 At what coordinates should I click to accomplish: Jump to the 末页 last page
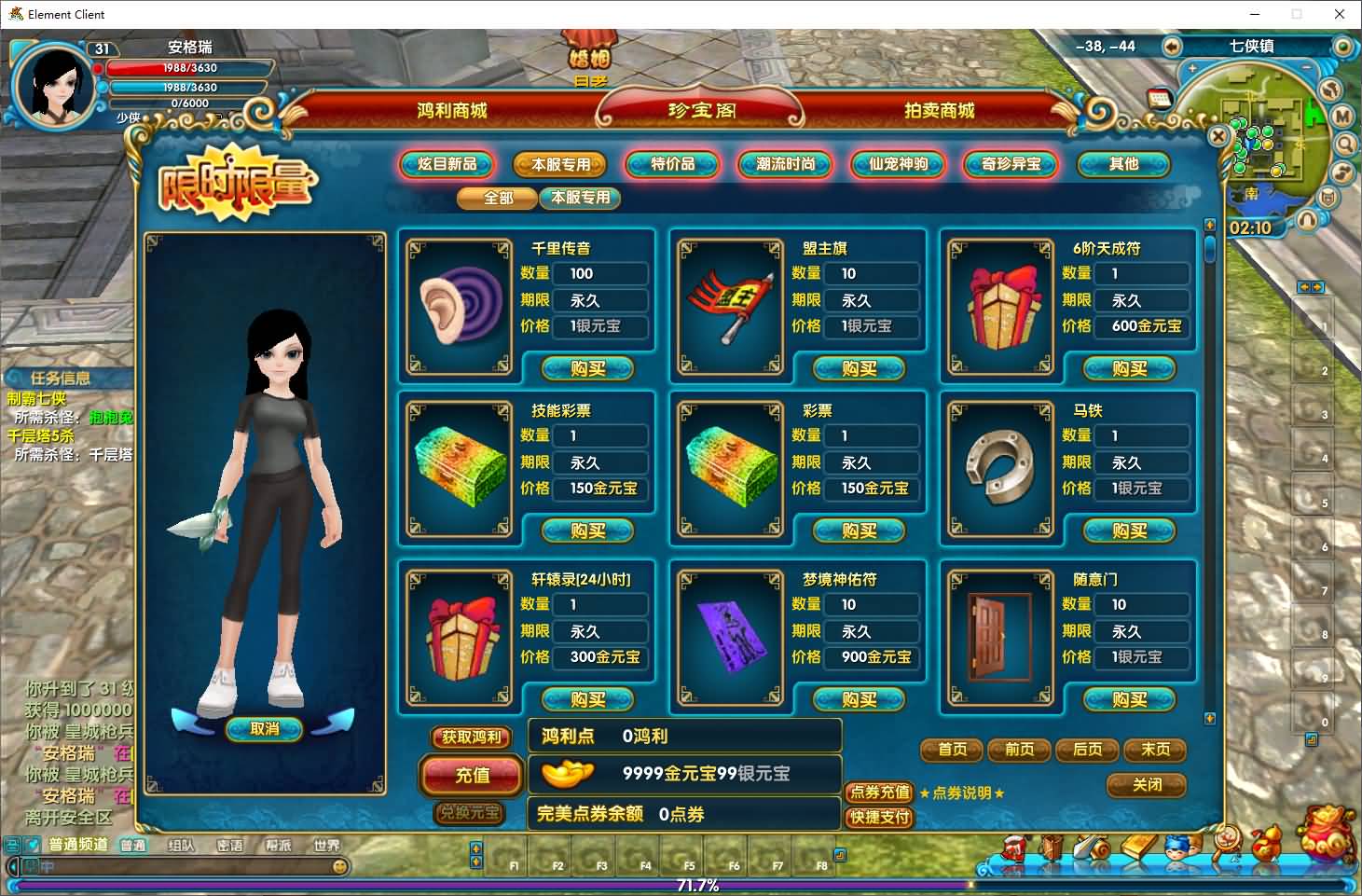(x=1155, y=750)
